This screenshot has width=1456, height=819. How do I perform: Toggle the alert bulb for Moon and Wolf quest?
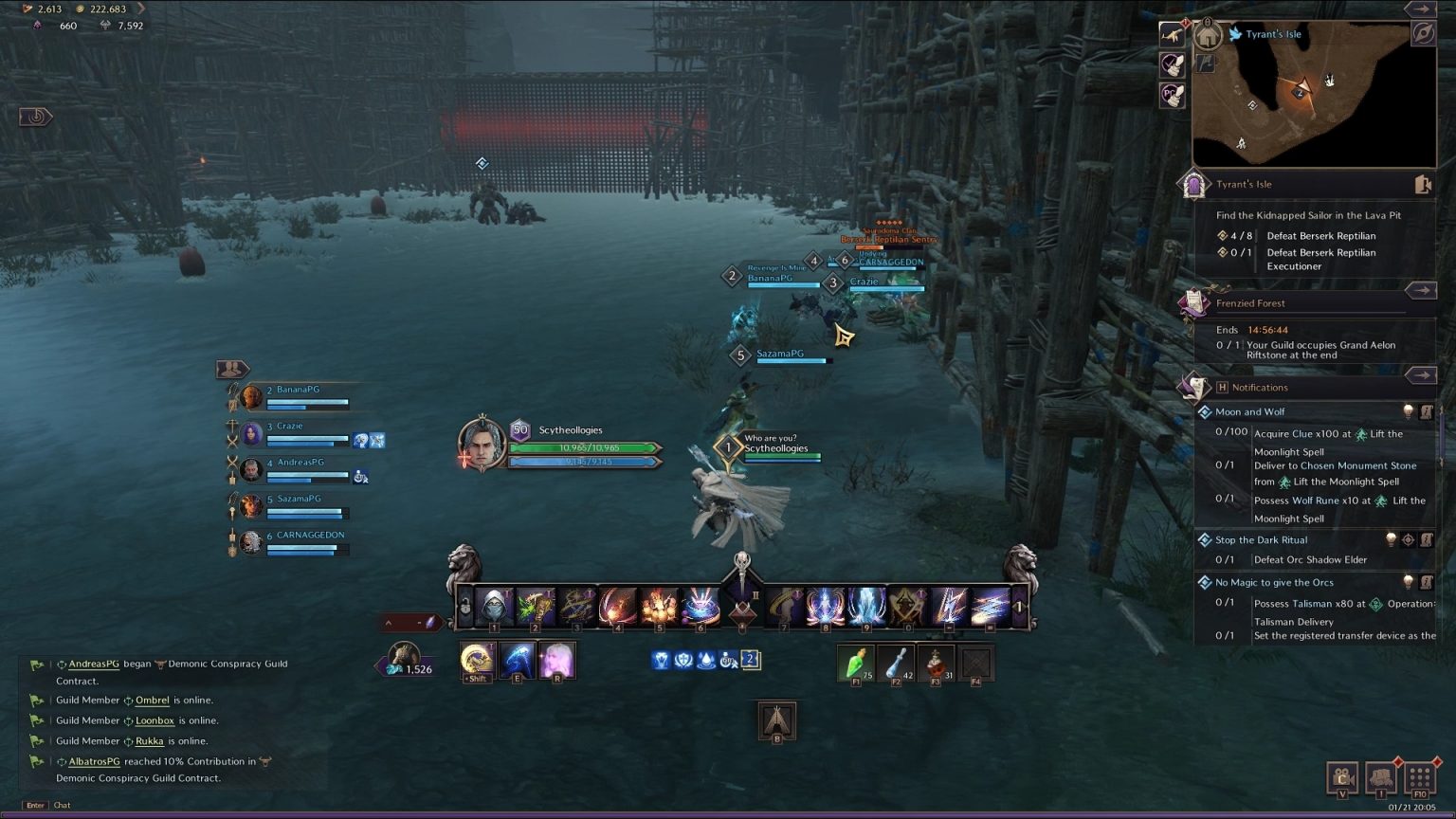[1409, 411]
